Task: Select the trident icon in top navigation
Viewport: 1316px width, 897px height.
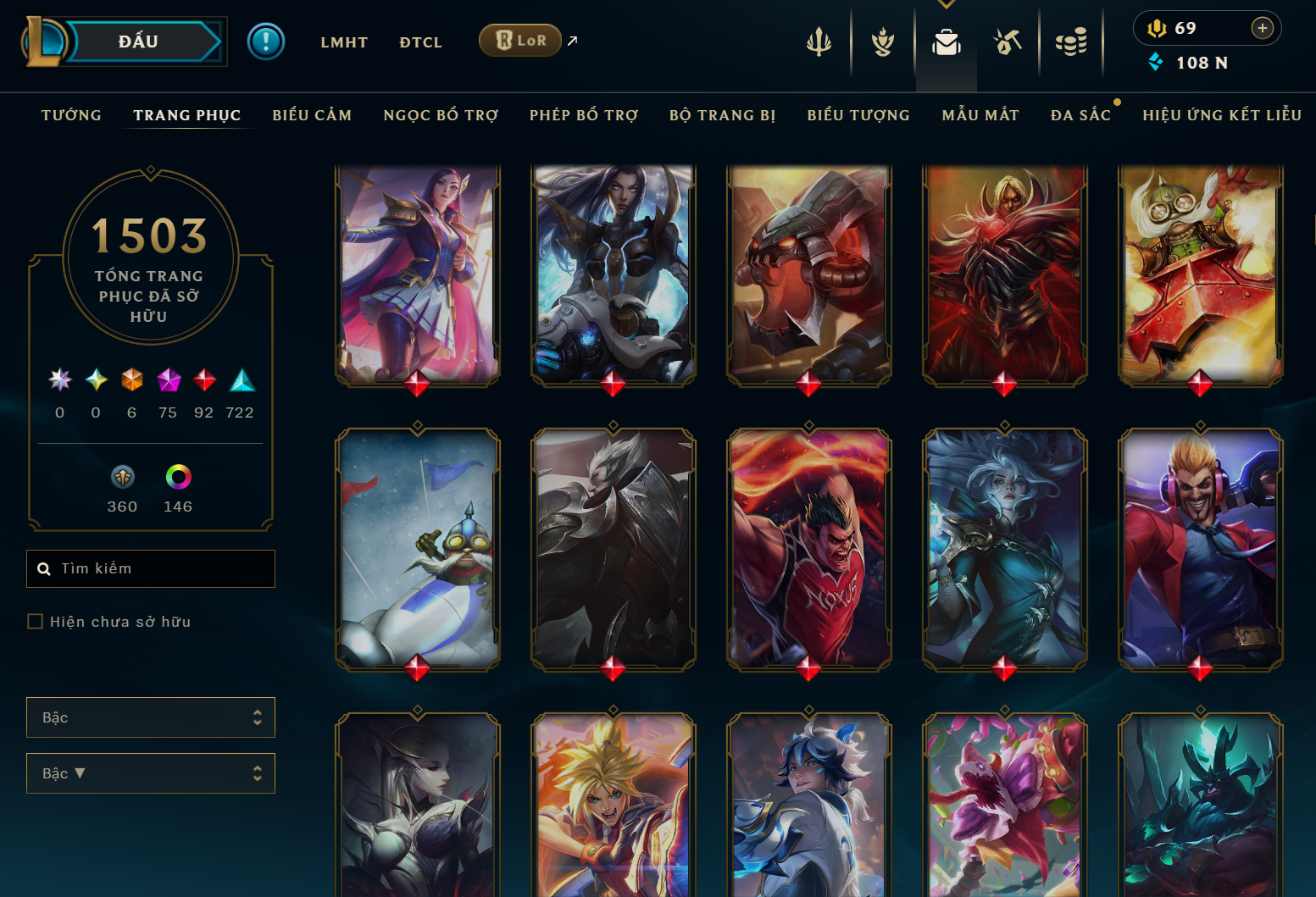Action: [819, 41]
